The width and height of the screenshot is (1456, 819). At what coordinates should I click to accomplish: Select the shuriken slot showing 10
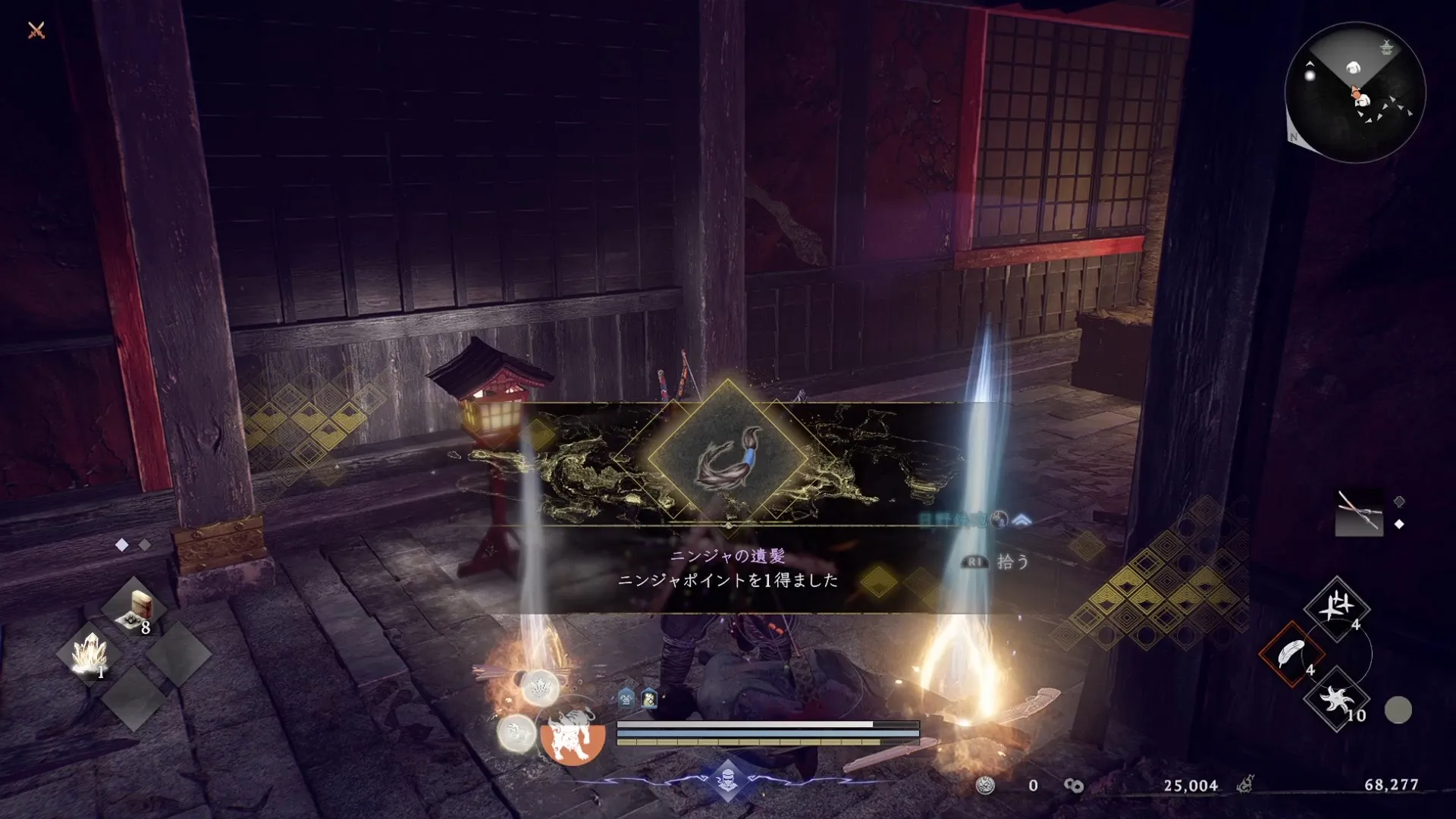(1336, 699)
